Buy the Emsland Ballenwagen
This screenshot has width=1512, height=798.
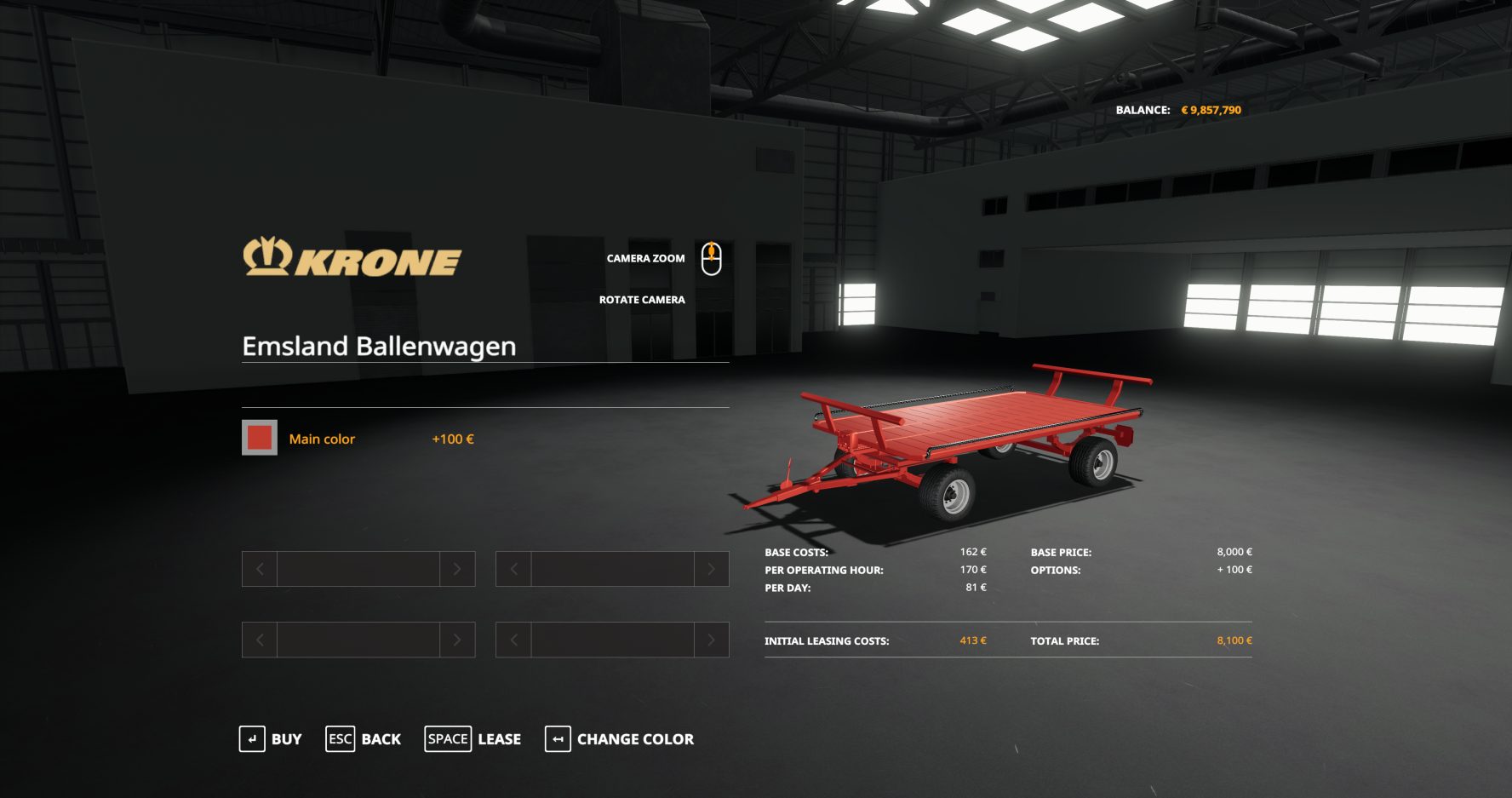271,739
